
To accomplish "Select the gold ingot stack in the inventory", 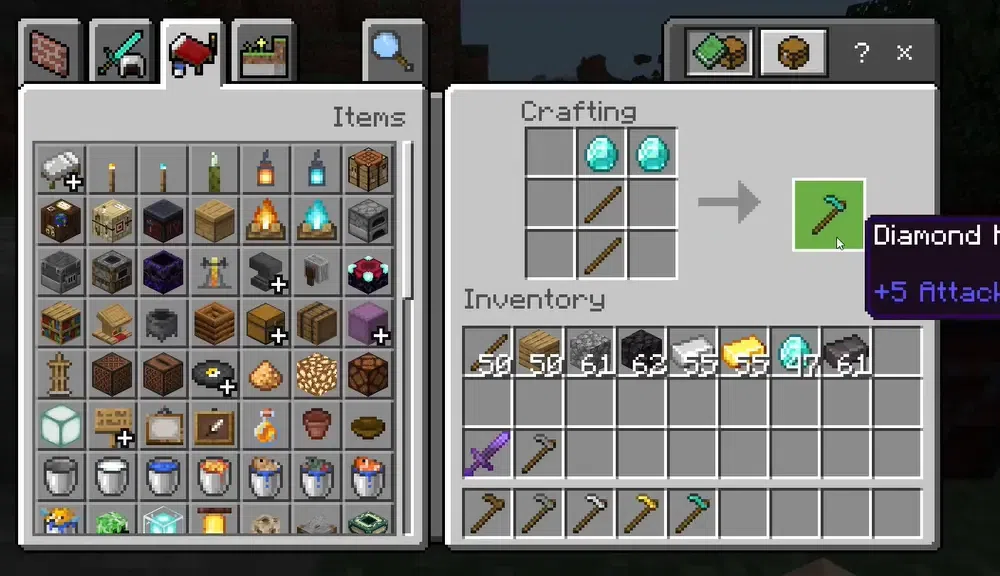I will 743,352.
